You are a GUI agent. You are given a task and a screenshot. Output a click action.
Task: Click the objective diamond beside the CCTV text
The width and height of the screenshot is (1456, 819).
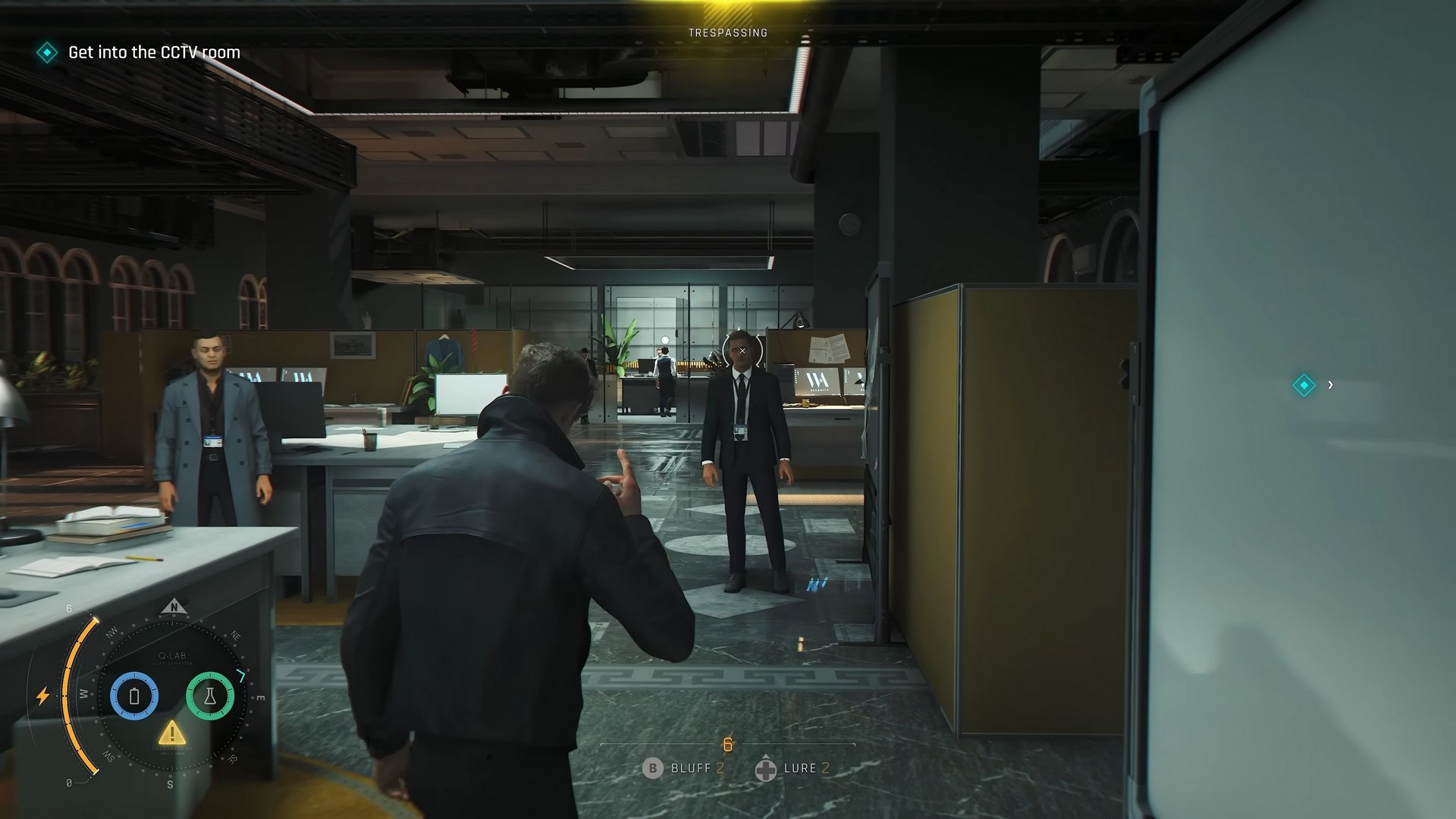click(x=47, y=52)
